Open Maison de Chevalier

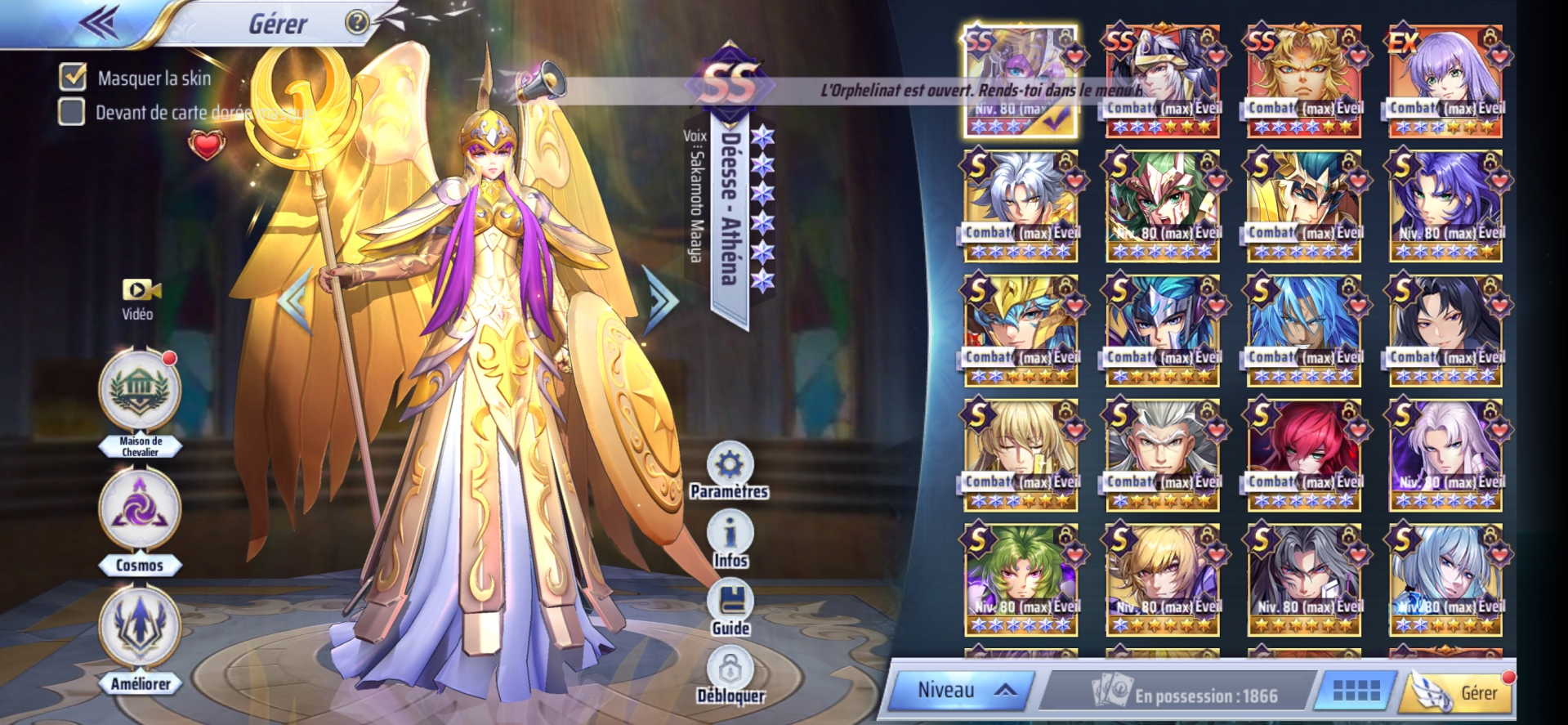(x=140, y=390)
